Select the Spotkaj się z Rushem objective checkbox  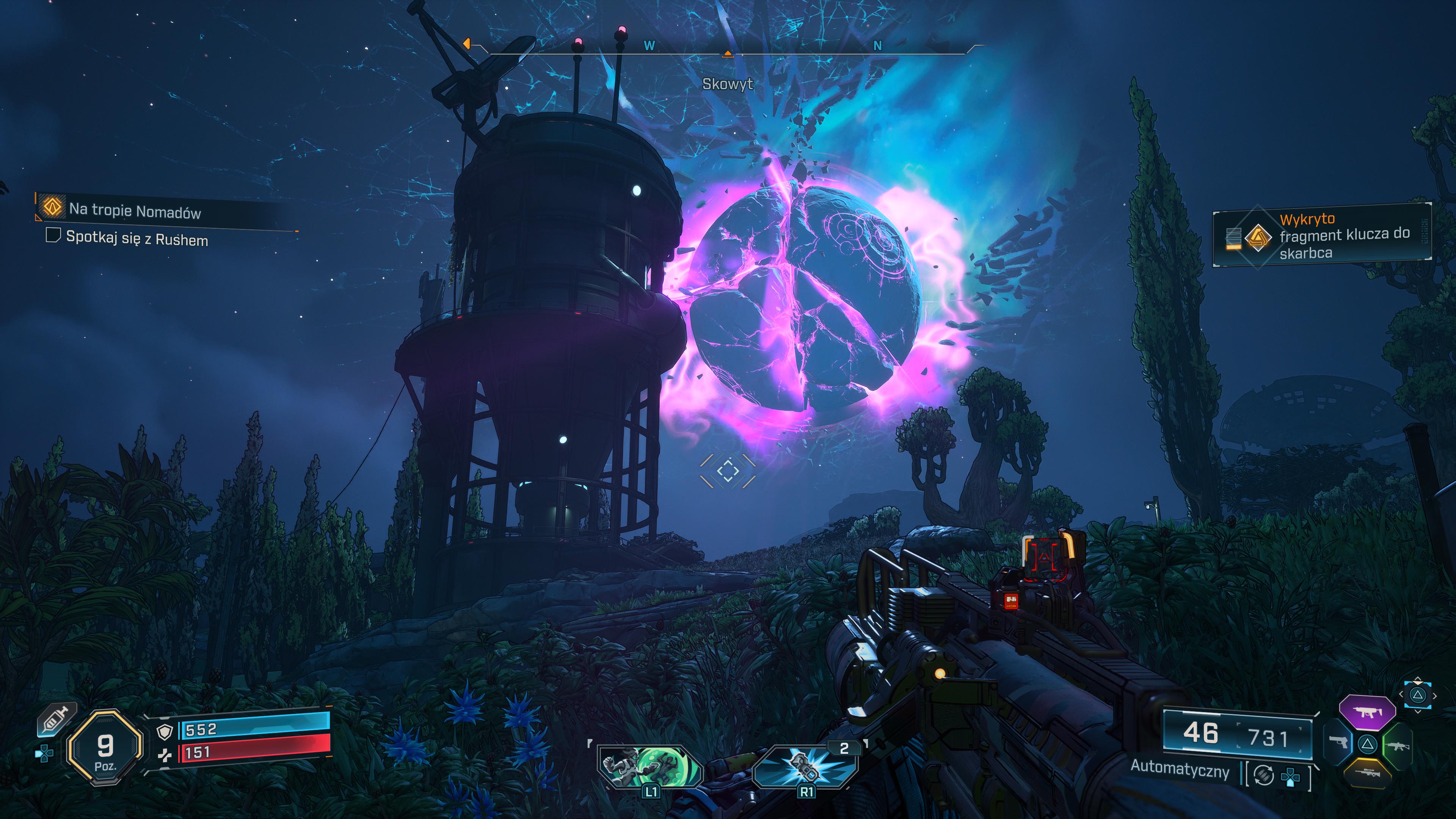[53, 235]
